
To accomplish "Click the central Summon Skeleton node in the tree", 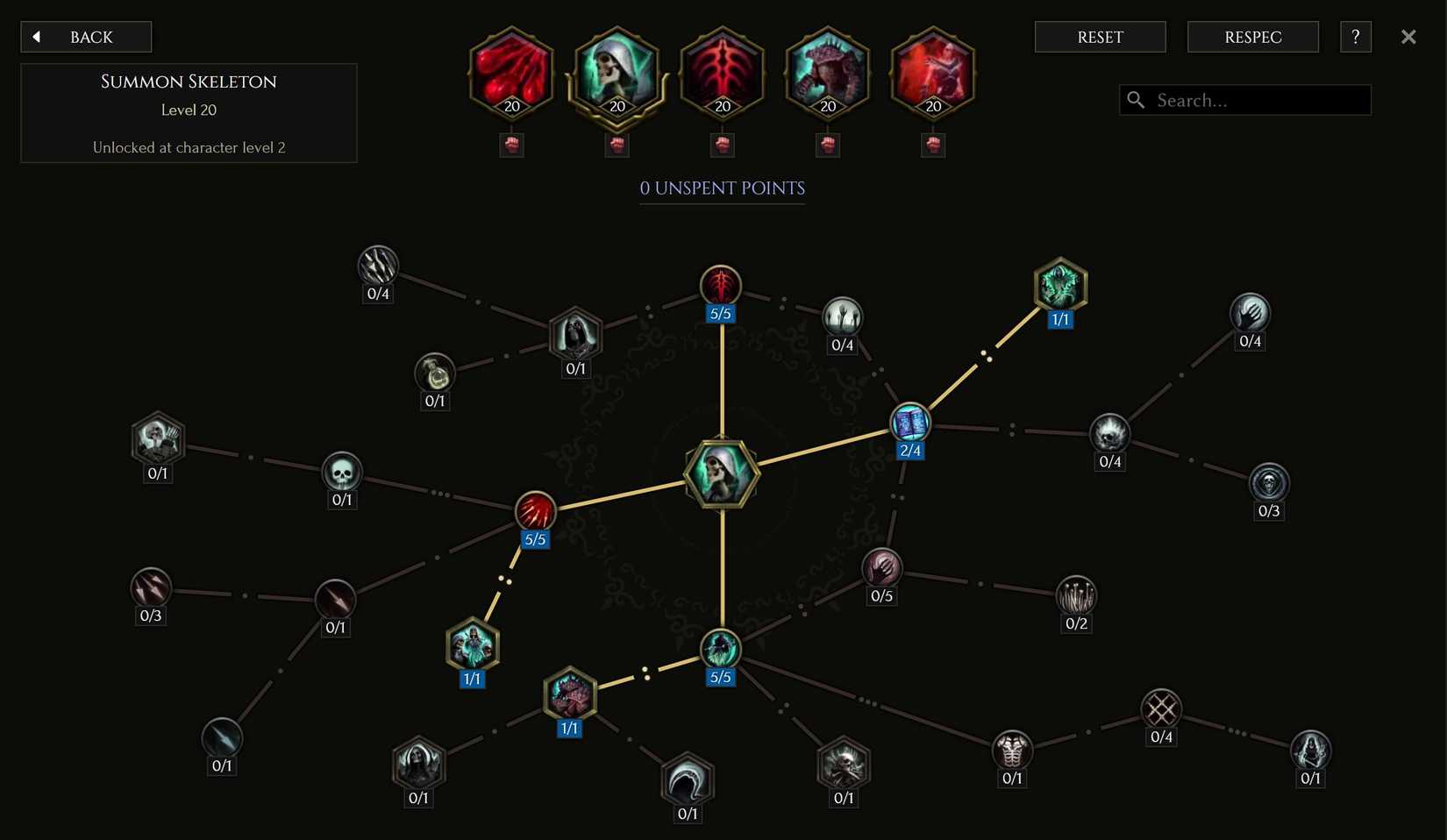I will [721, 474].
